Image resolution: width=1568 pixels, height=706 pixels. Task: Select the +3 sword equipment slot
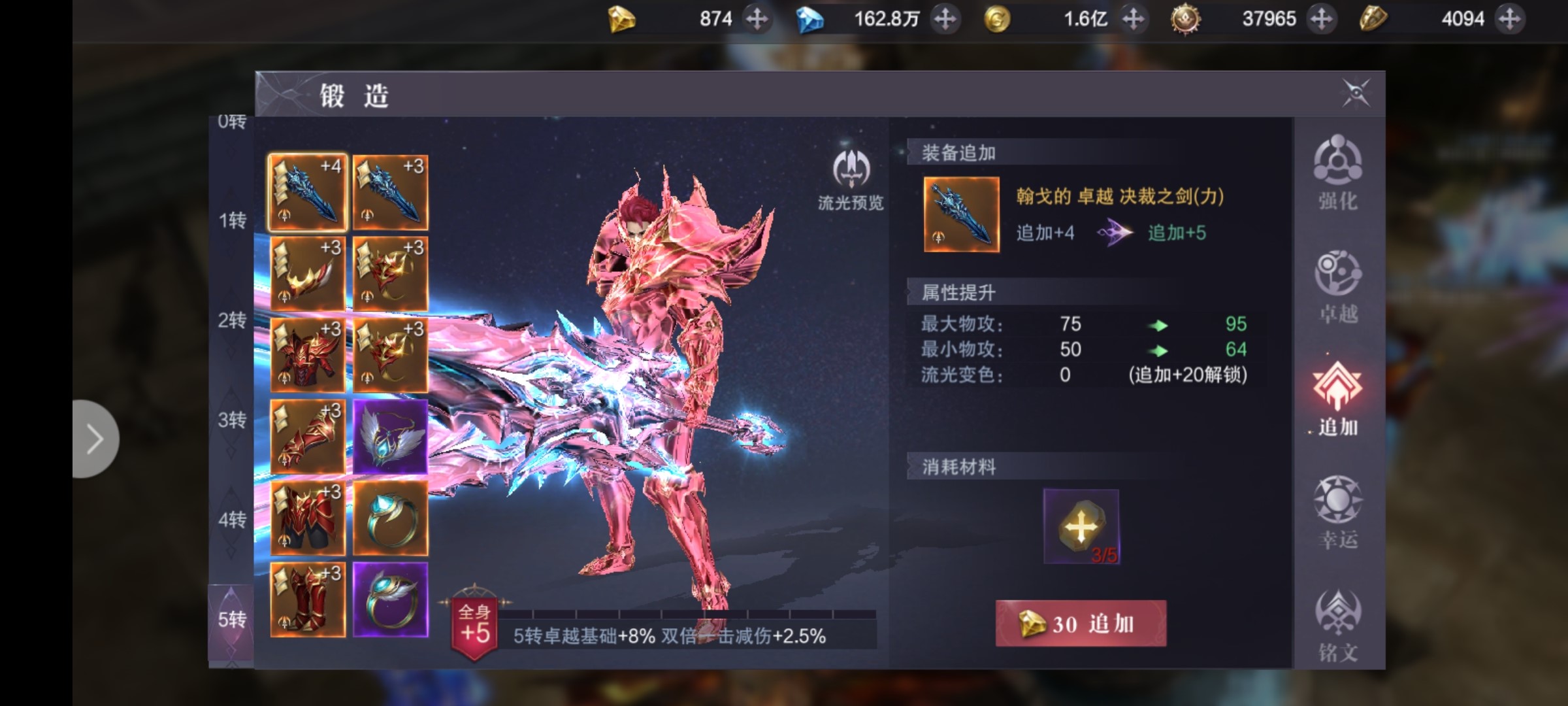[x=390, y=192]
